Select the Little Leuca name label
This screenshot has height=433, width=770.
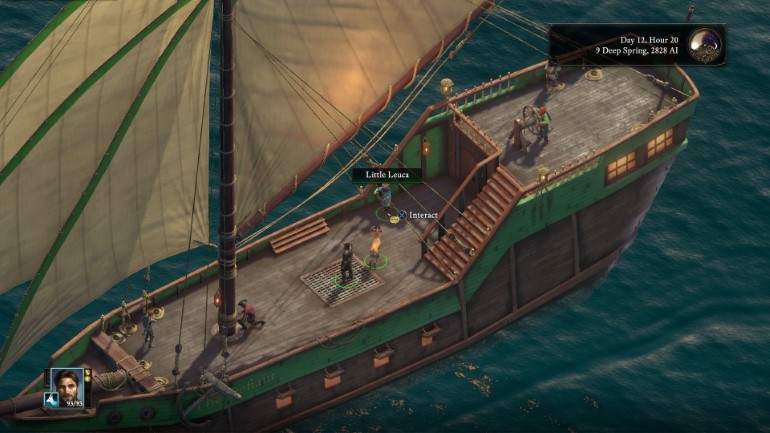tap(386, 174)
